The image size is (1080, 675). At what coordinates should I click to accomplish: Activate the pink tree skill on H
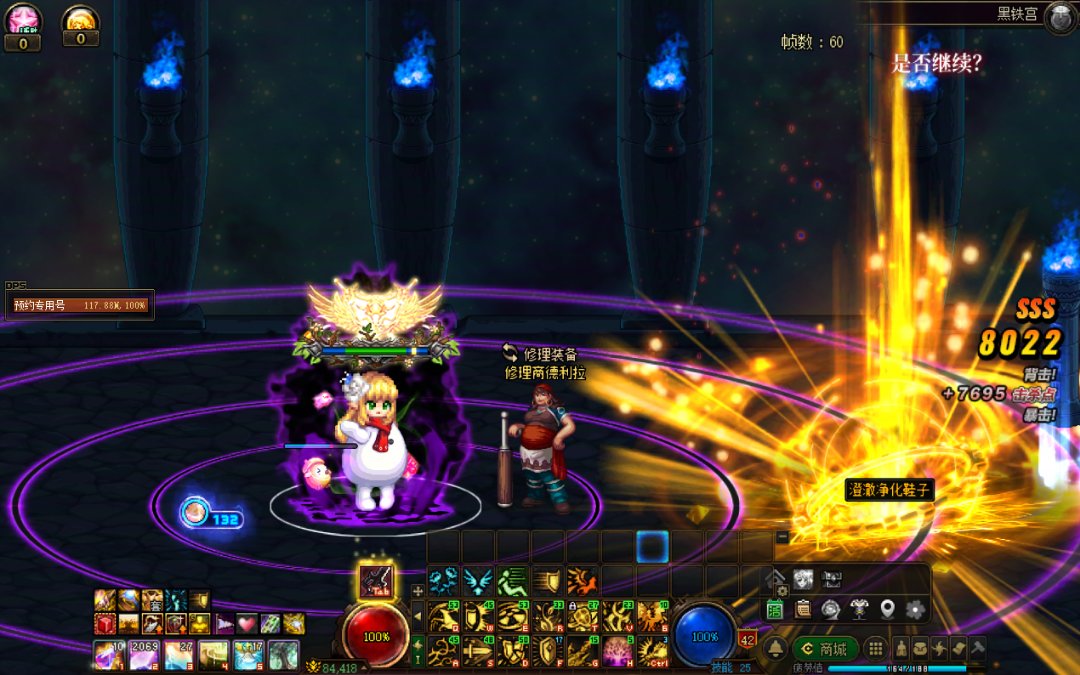(617, 651)
